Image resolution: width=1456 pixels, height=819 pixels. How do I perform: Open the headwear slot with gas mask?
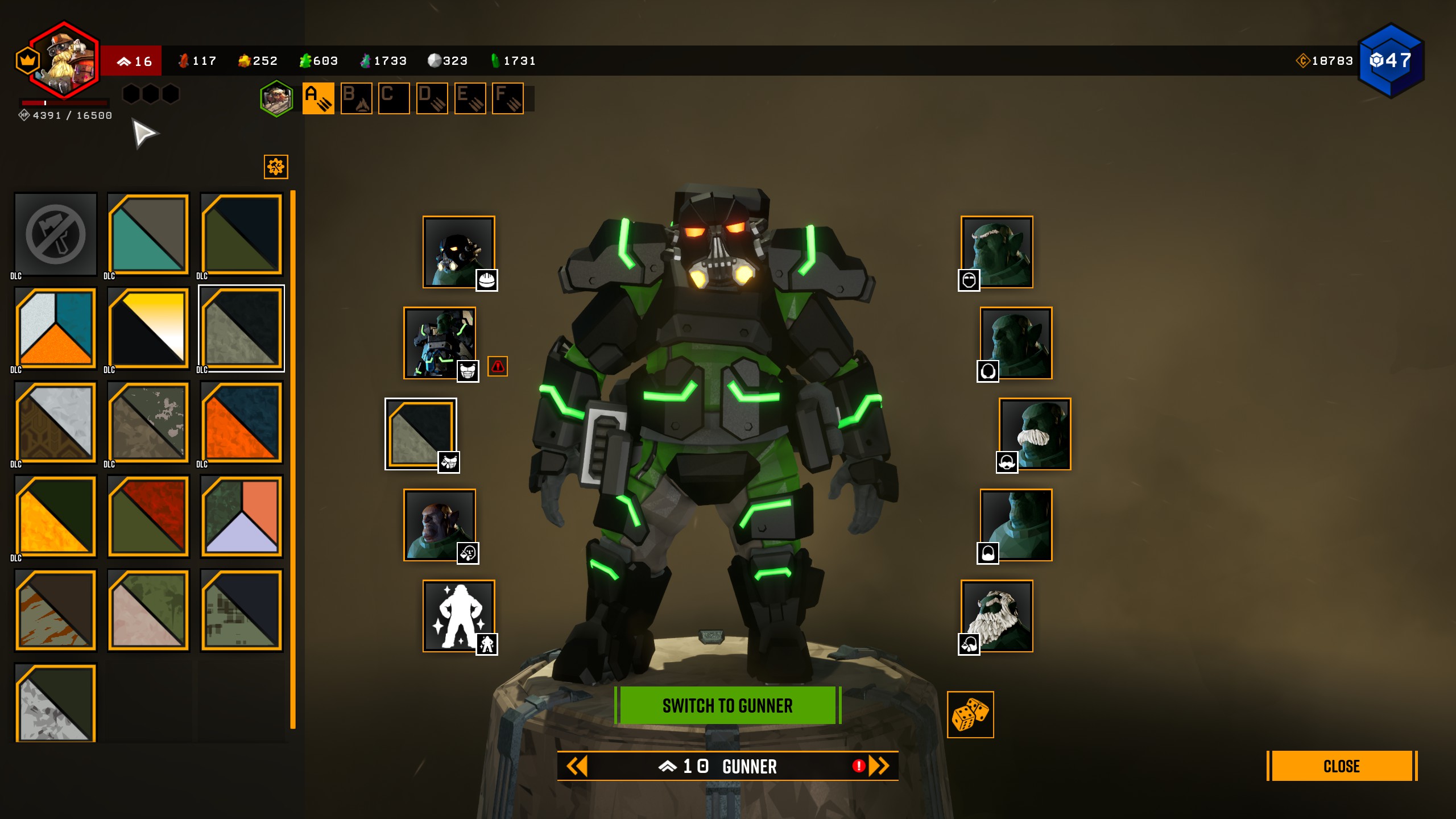coord(458,252)
